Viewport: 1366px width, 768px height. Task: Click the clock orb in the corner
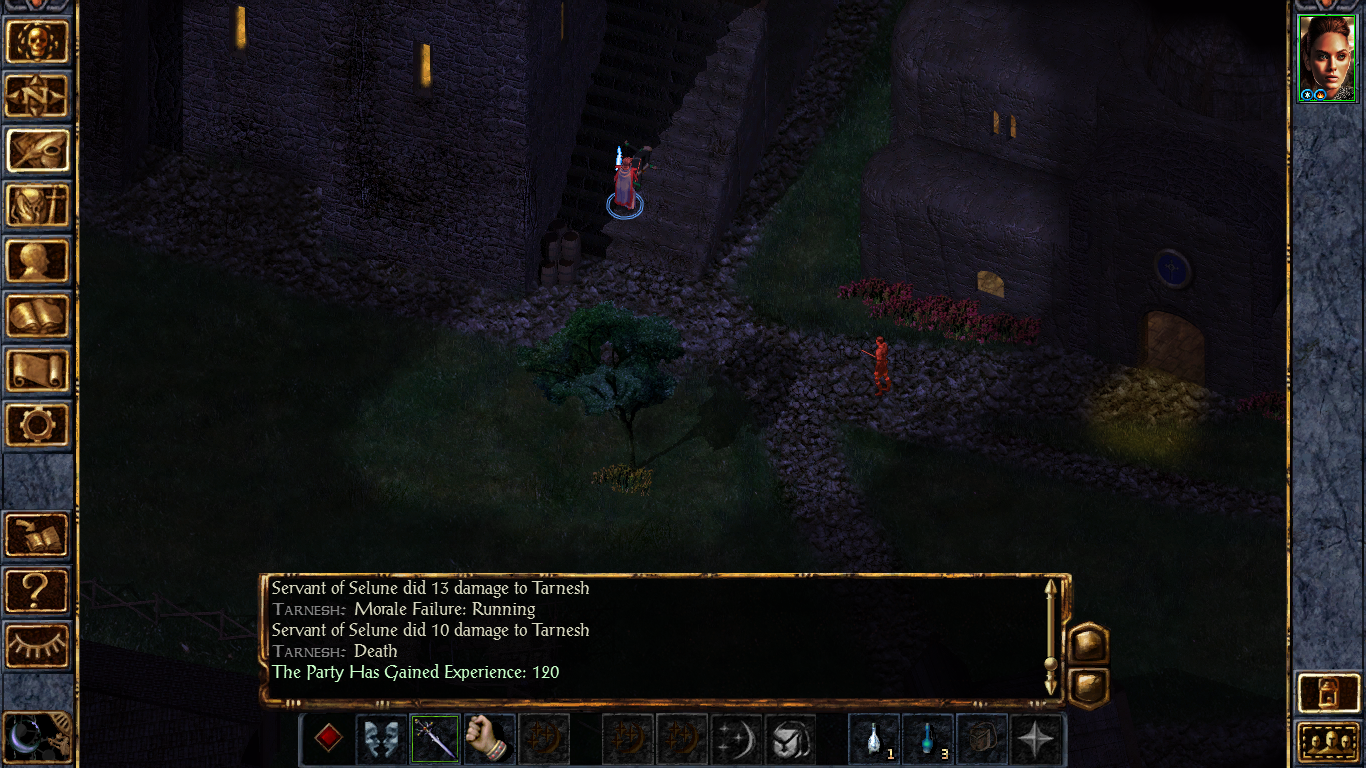click(36, 740)
